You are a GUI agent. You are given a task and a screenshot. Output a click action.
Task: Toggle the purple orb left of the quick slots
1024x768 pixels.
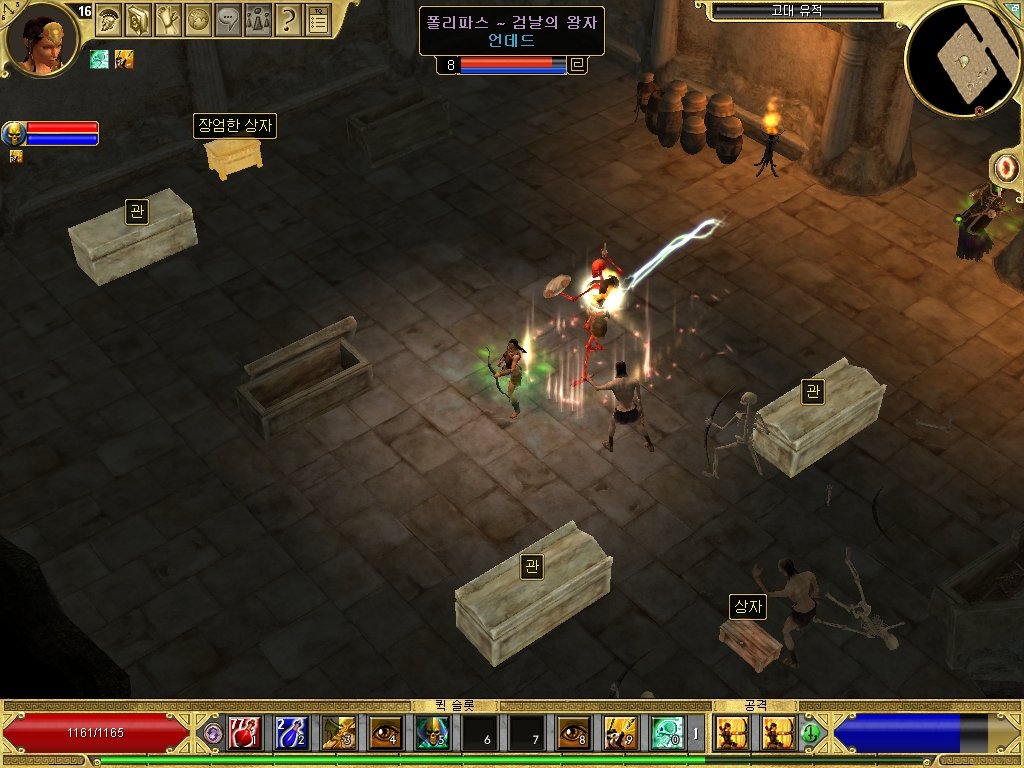(x=212, y=734)
